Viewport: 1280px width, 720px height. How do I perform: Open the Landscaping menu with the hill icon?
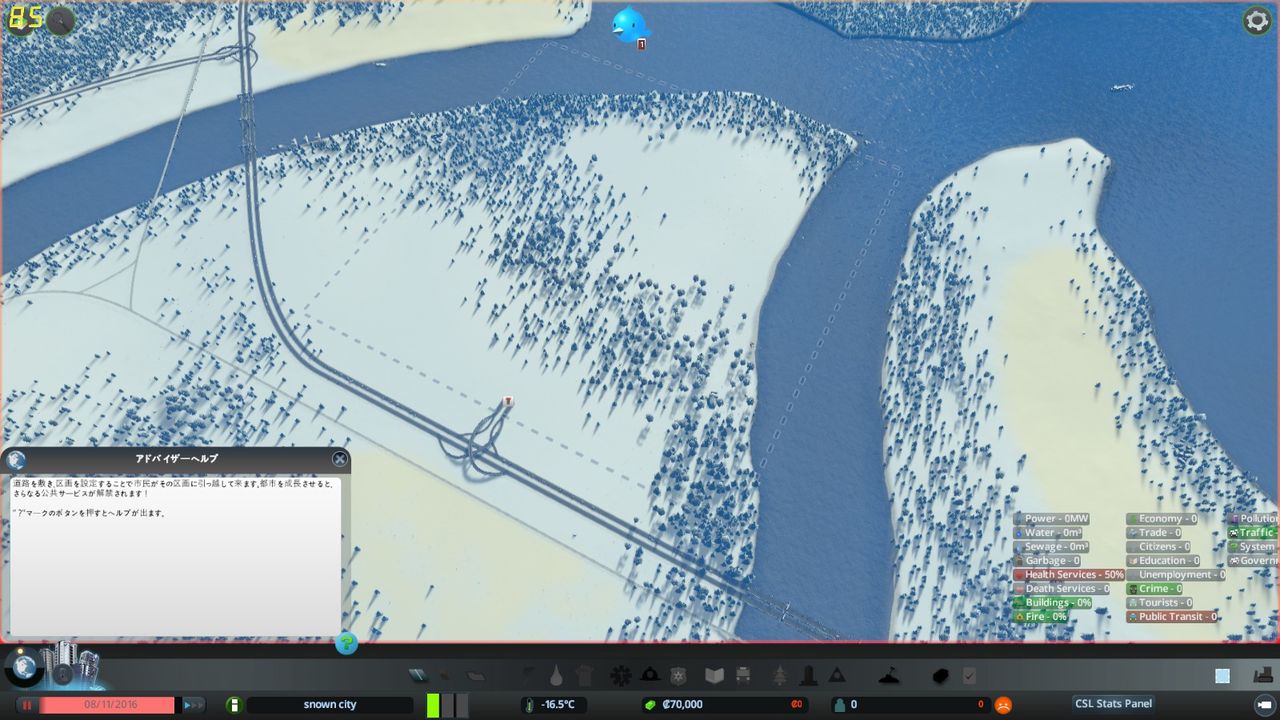[890, 676]
